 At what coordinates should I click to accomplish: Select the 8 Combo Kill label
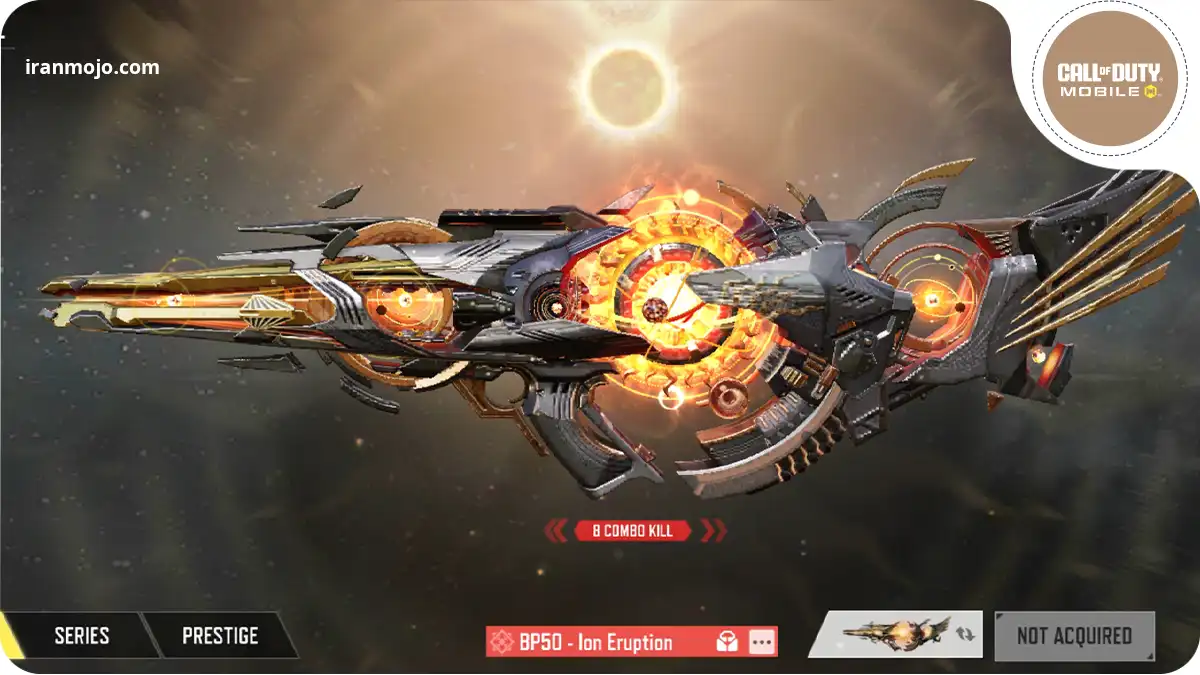634,530
